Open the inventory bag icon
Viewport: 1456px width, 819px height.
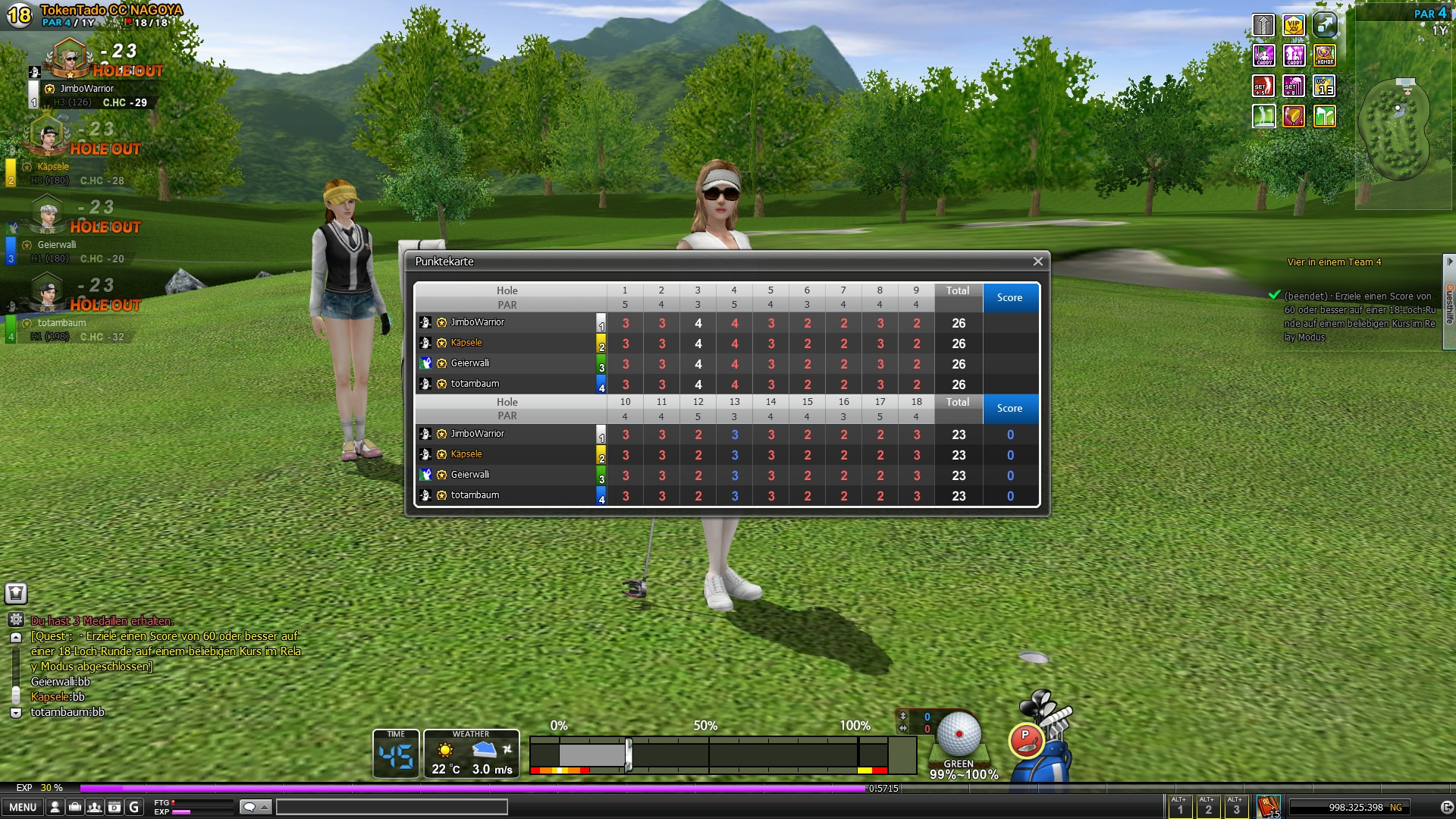pyautogui.click(x=75, y=808)
